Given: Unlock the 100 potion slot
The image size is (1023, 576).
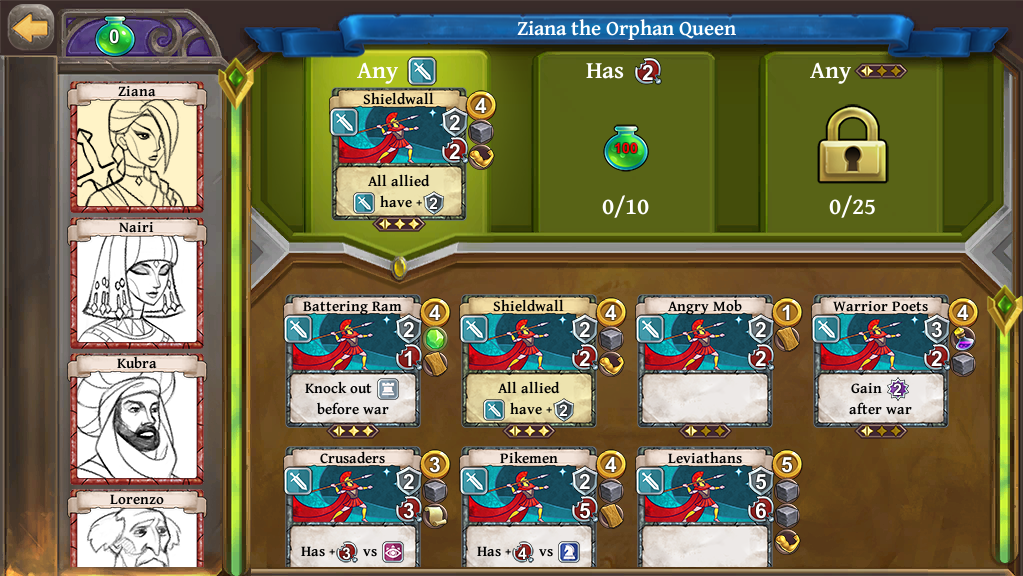Looking at the screenshot, I should 625,149.
